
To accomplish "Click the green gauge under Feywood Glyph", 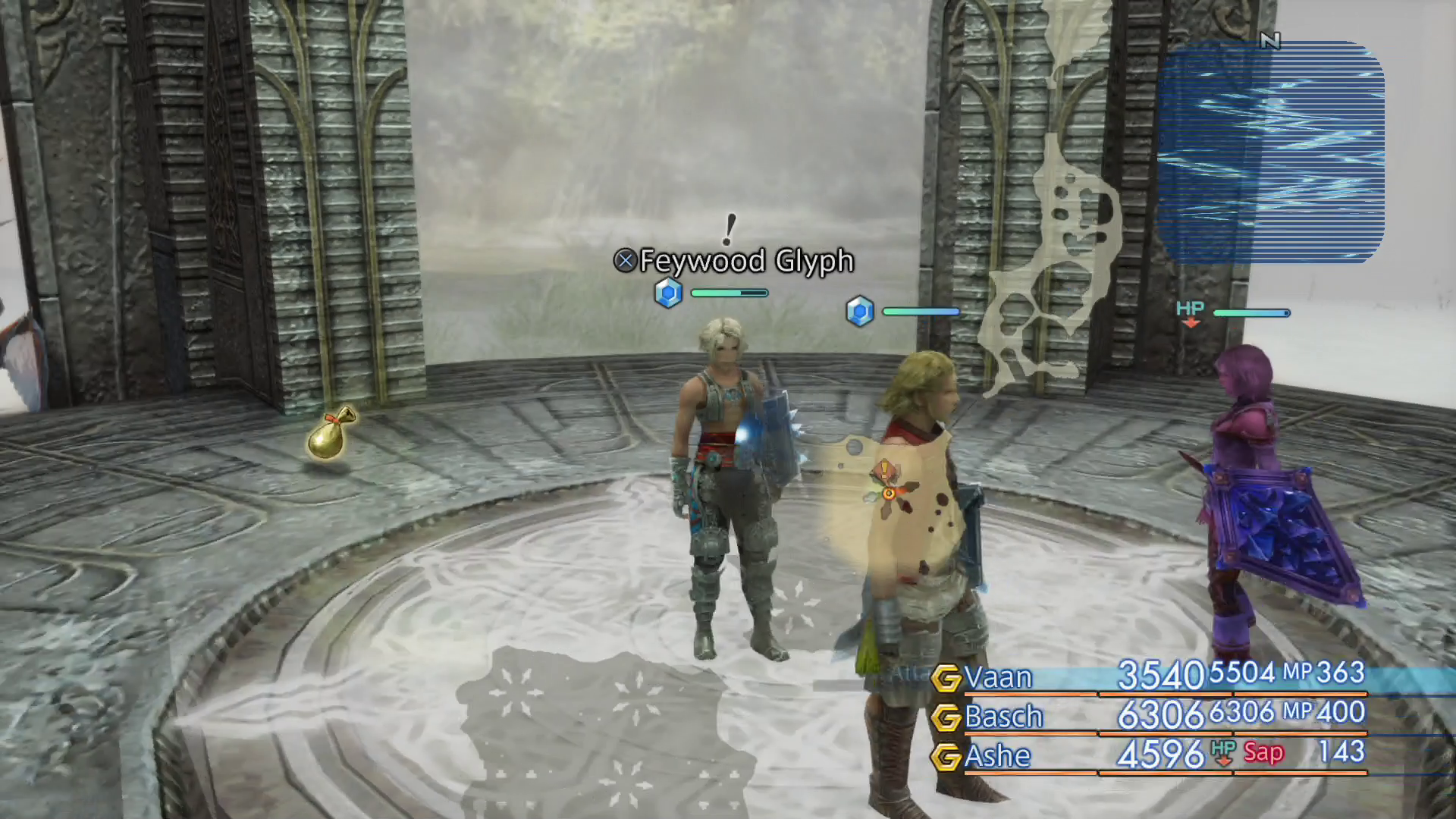I will point(728,292).
